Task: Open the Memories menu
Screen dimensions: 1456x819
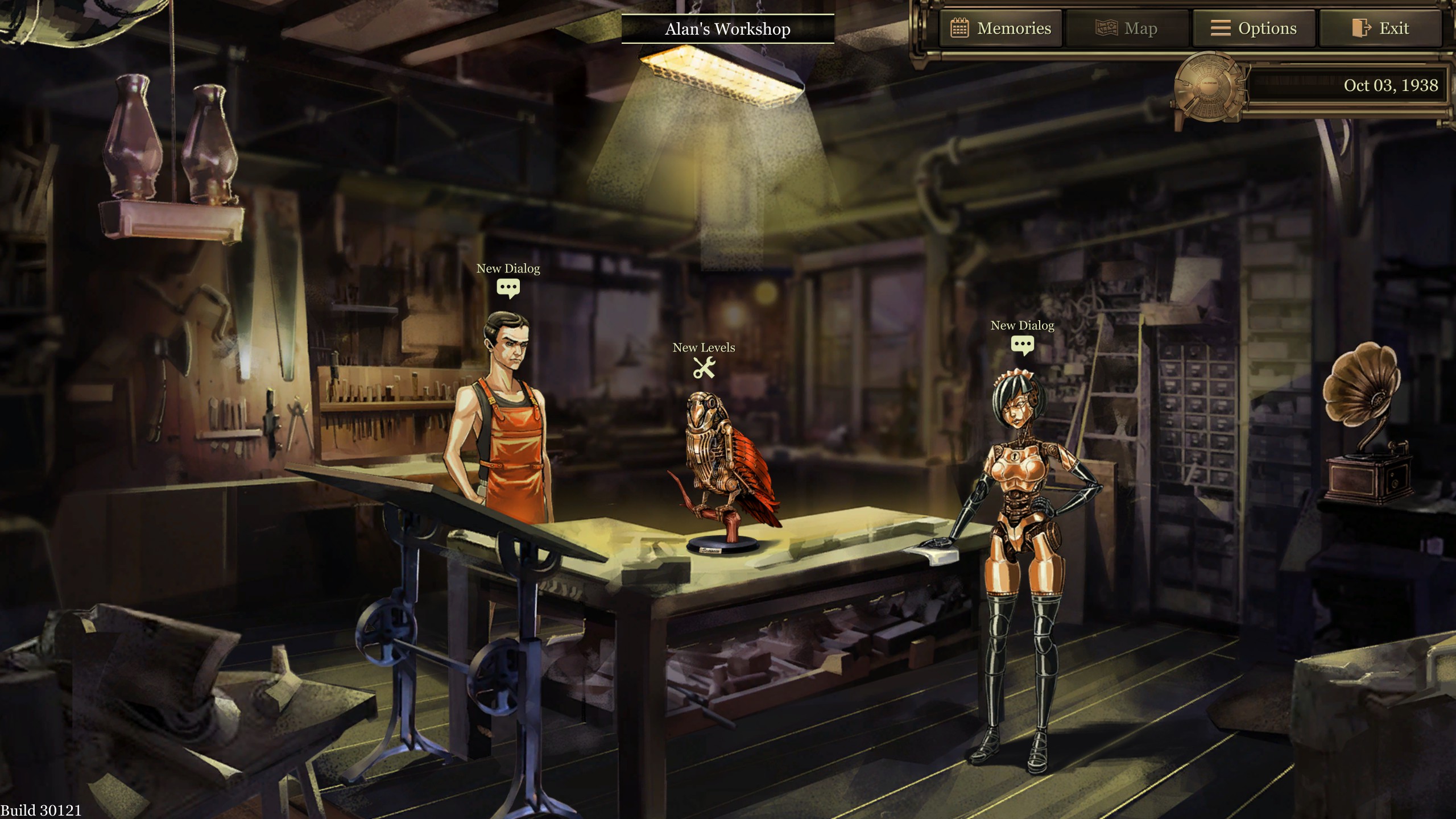Action: (x=1001, y=28)
